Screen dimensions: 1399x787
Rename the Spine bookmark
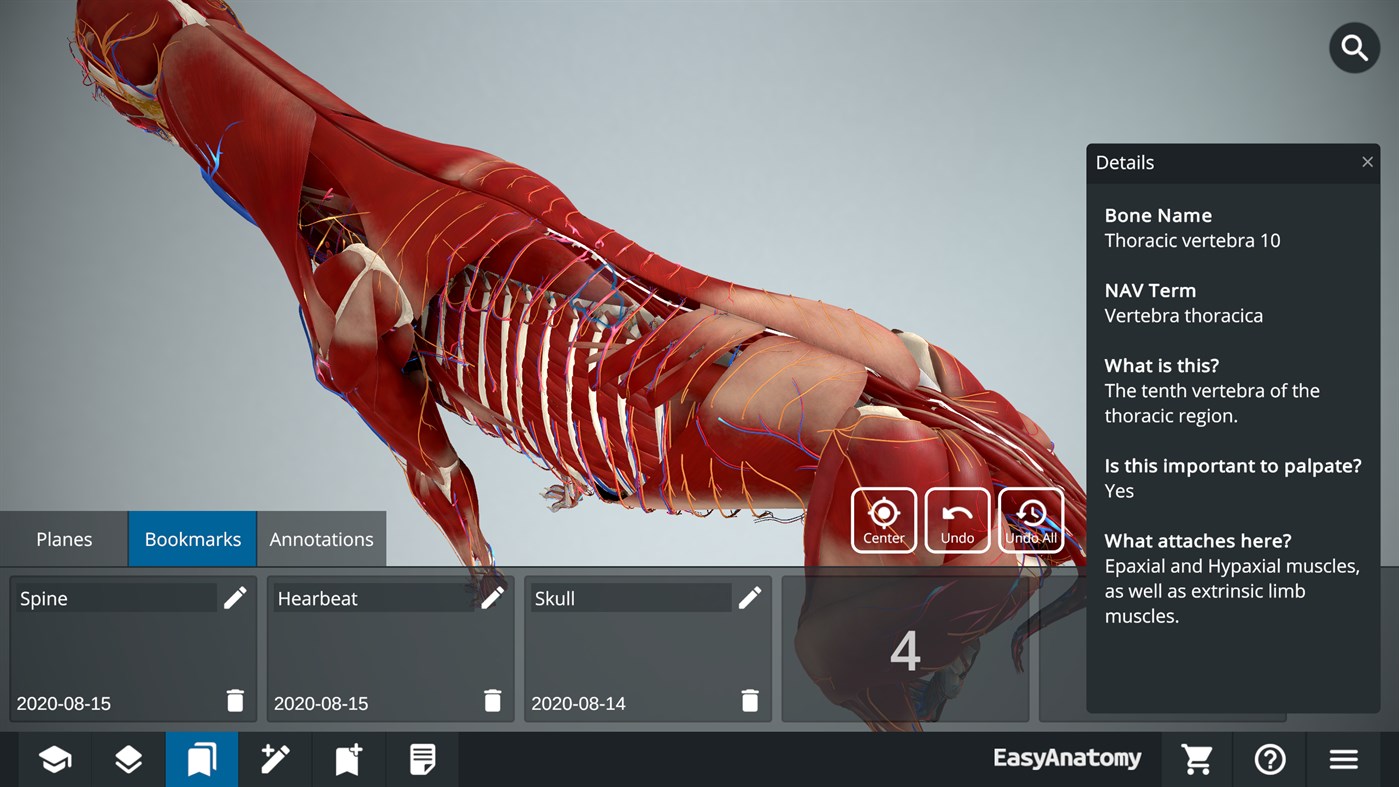(x=235, y=597)
